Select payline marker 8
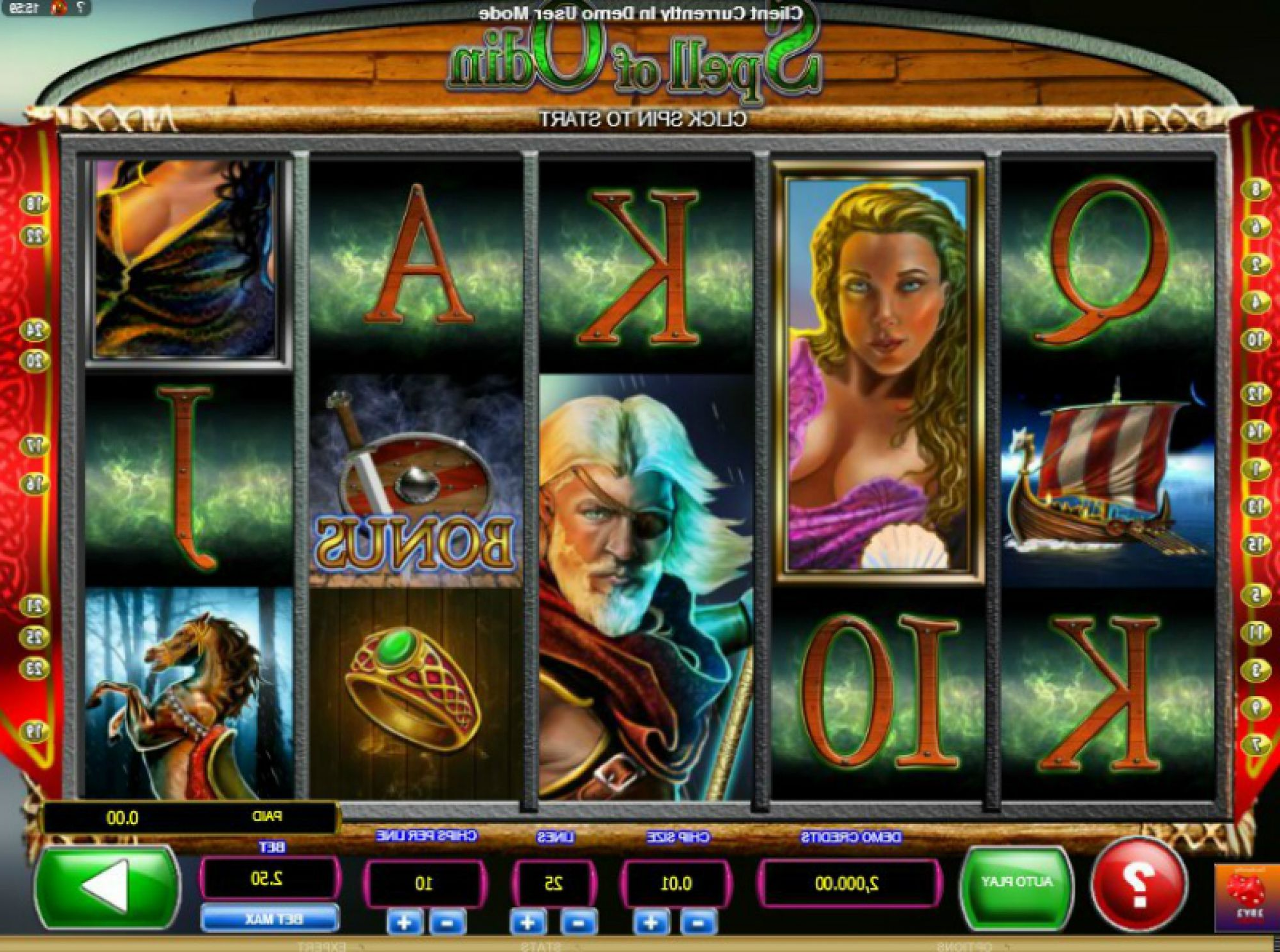 point(1255,189)
